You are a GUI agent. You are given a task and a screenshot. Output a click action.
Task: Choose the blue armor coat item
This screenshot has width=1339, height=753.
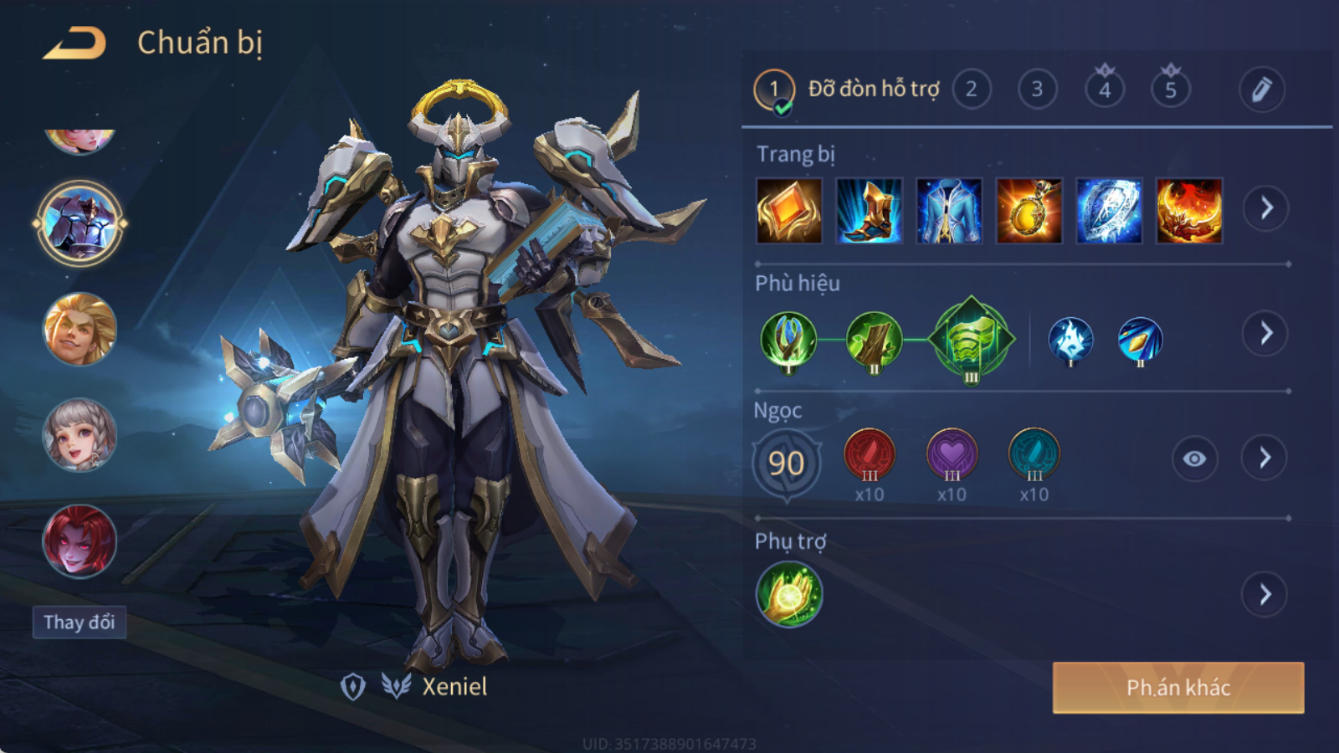click(x=949, y=211)
